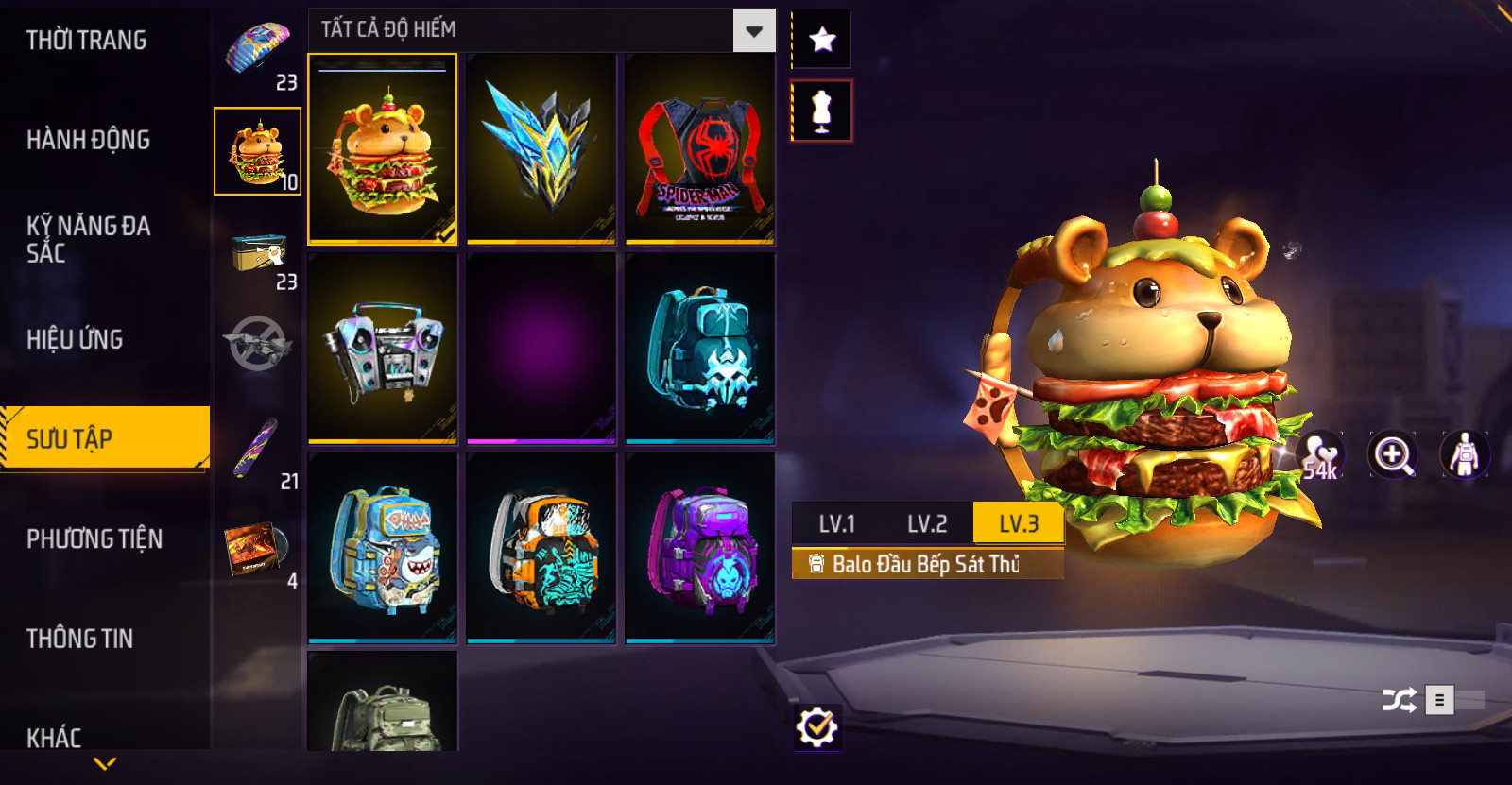Pick the Spider-Man backpack
The height and width of the screenshot is (785, 1512).
click(x=700, y=149)
